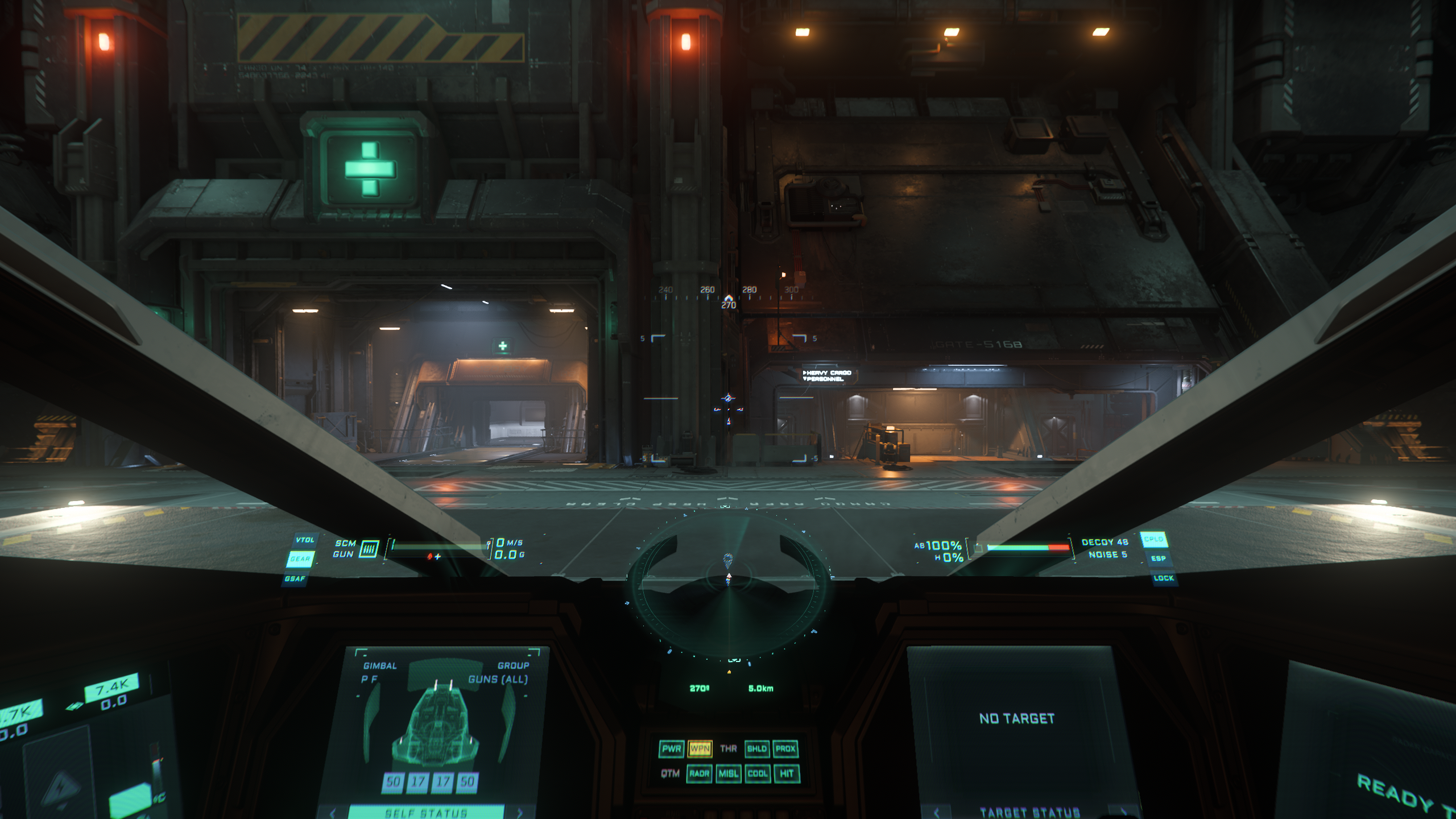
Task: Toggle the RADR radar button
Action: coord(699,773)
